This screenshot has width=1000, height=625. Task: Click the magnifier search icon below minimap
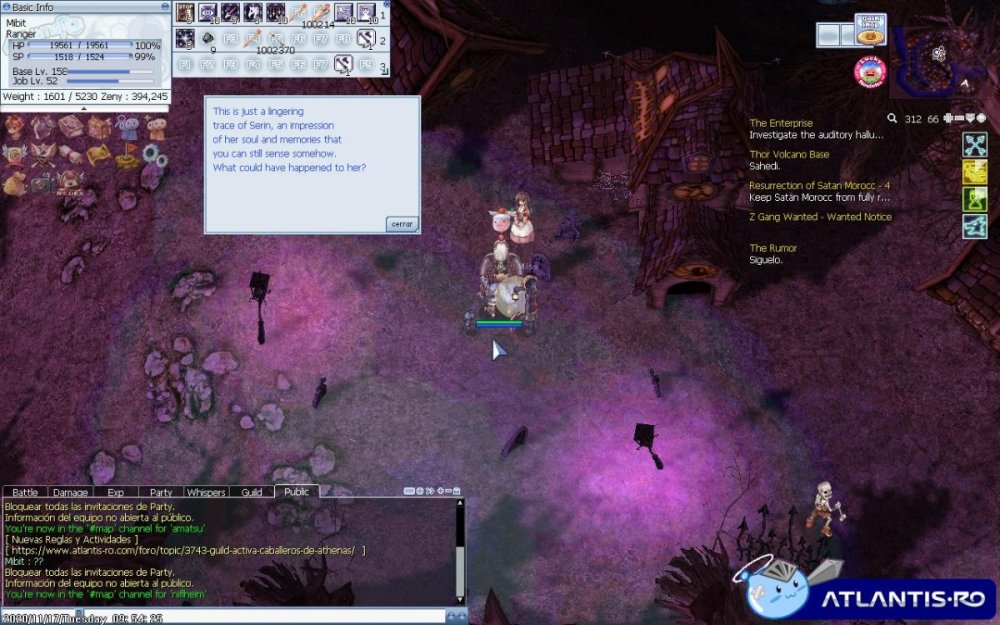tap(892, 118)
